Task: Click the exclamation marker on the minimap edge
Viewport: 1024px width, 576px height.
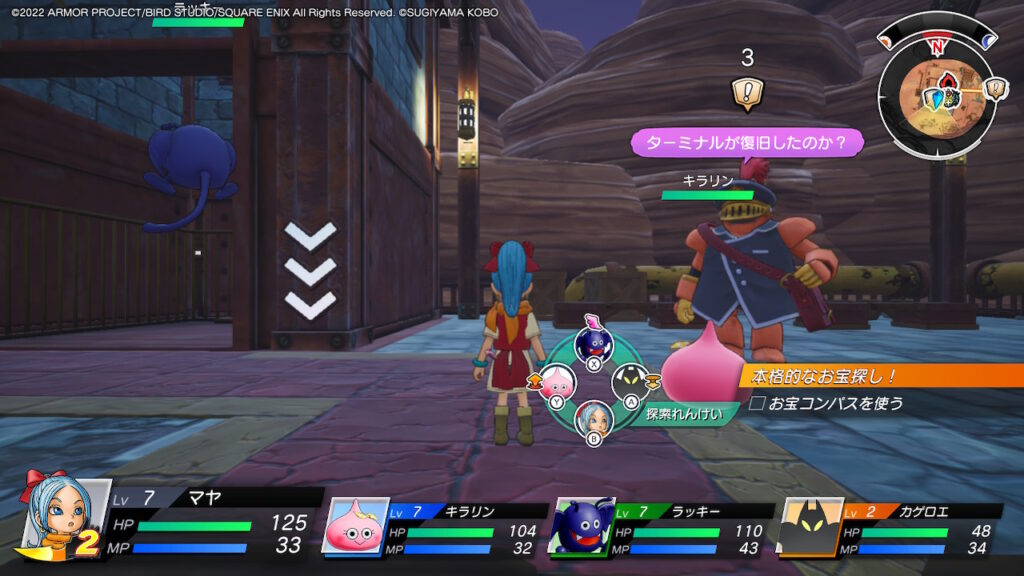Action: coord(996,89)
